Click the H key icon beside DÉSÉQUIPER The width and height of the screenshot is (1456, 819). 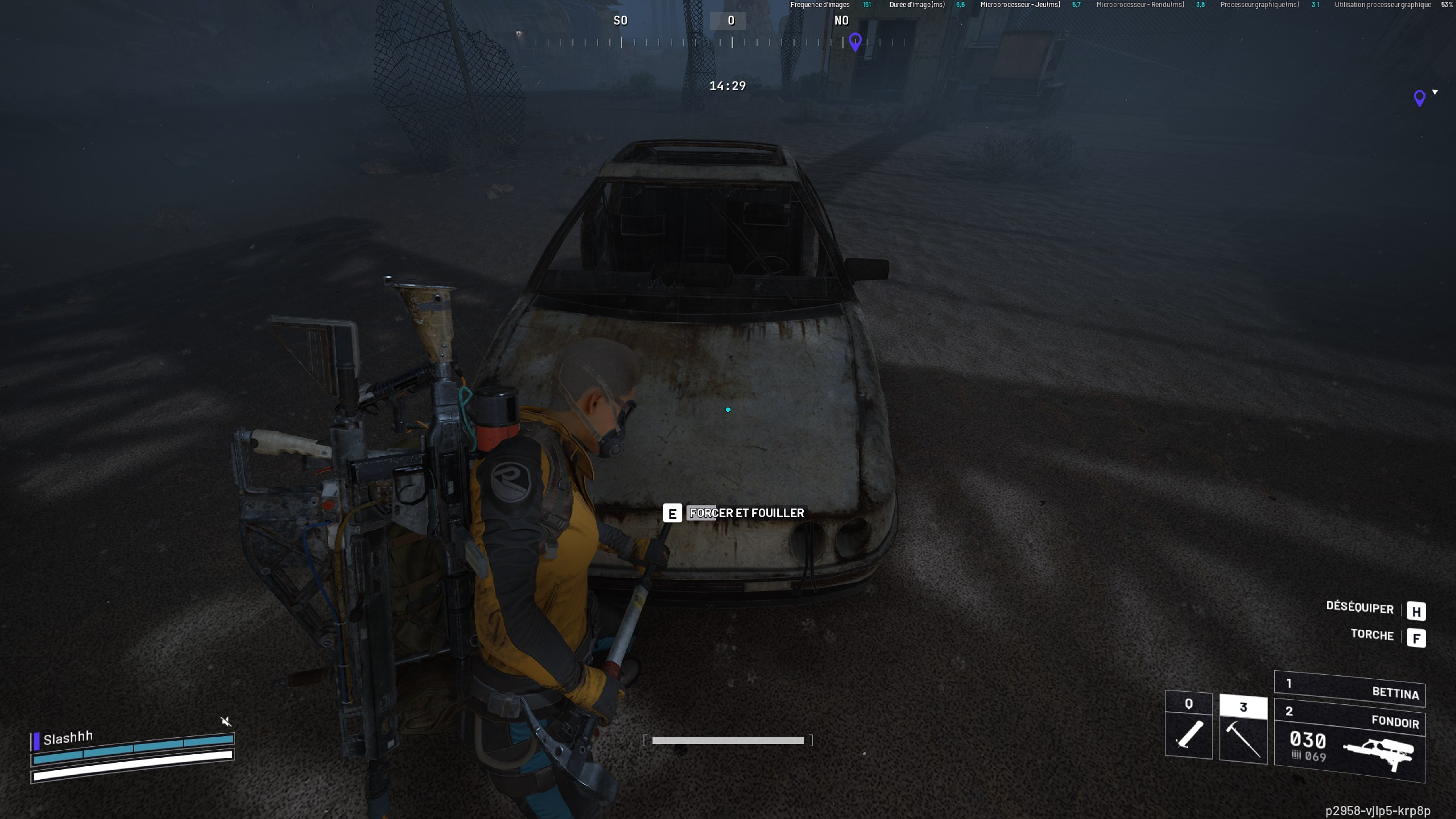[1416, 612]
